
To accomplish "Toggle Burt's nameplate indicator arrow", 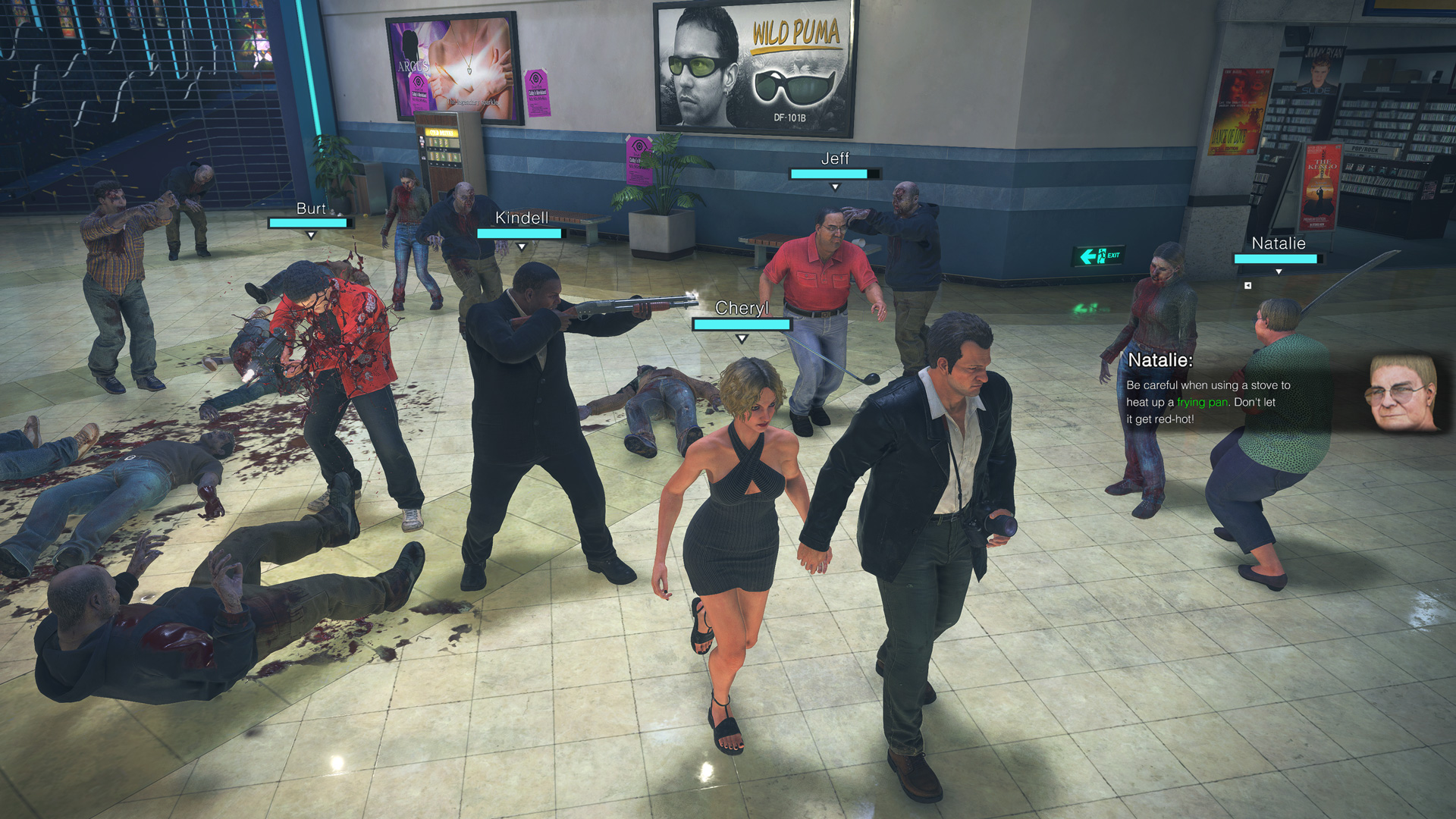I will click(x=311, y=234).
